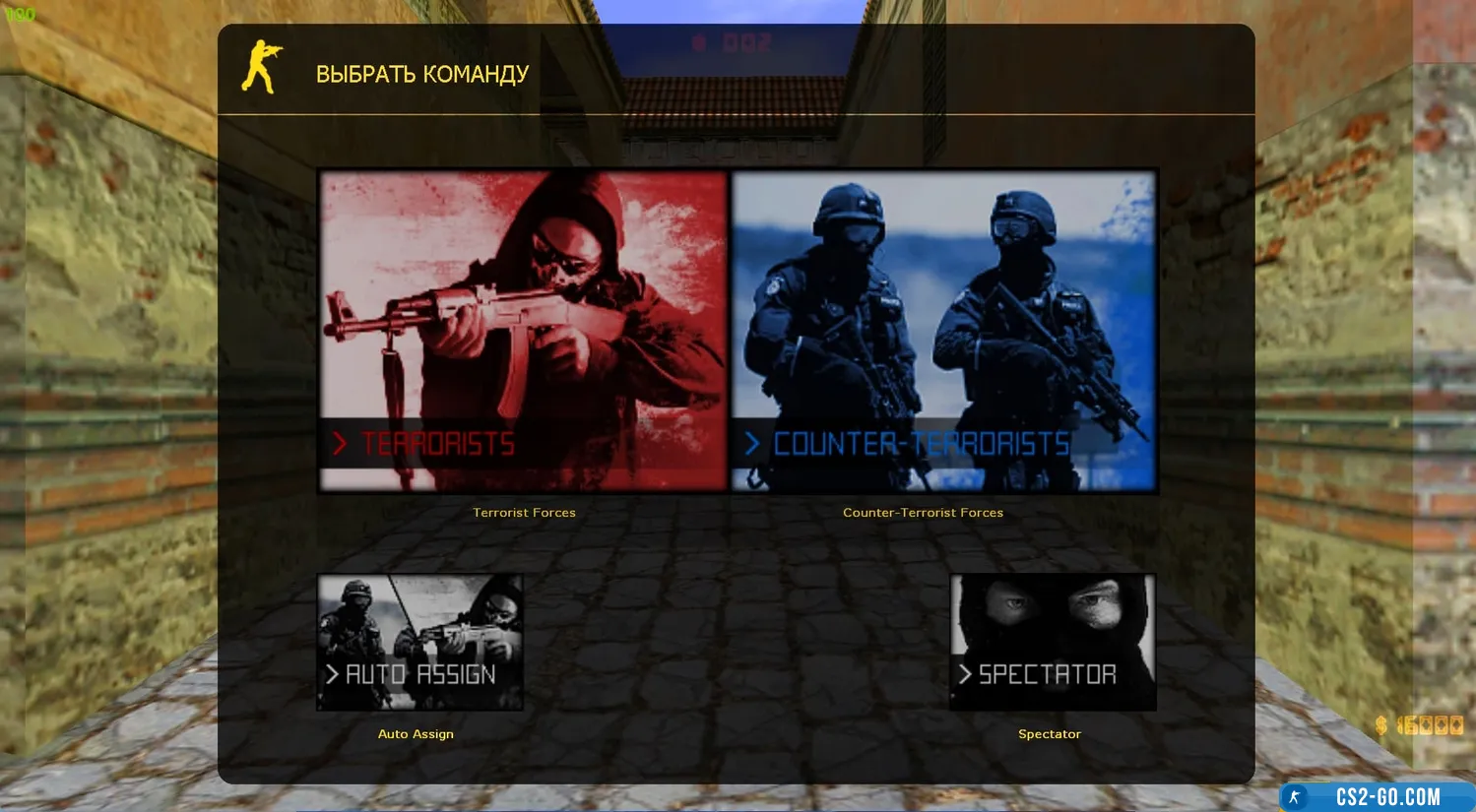Join the Terrorists team
1476x812 pixels.
[523, 331]
